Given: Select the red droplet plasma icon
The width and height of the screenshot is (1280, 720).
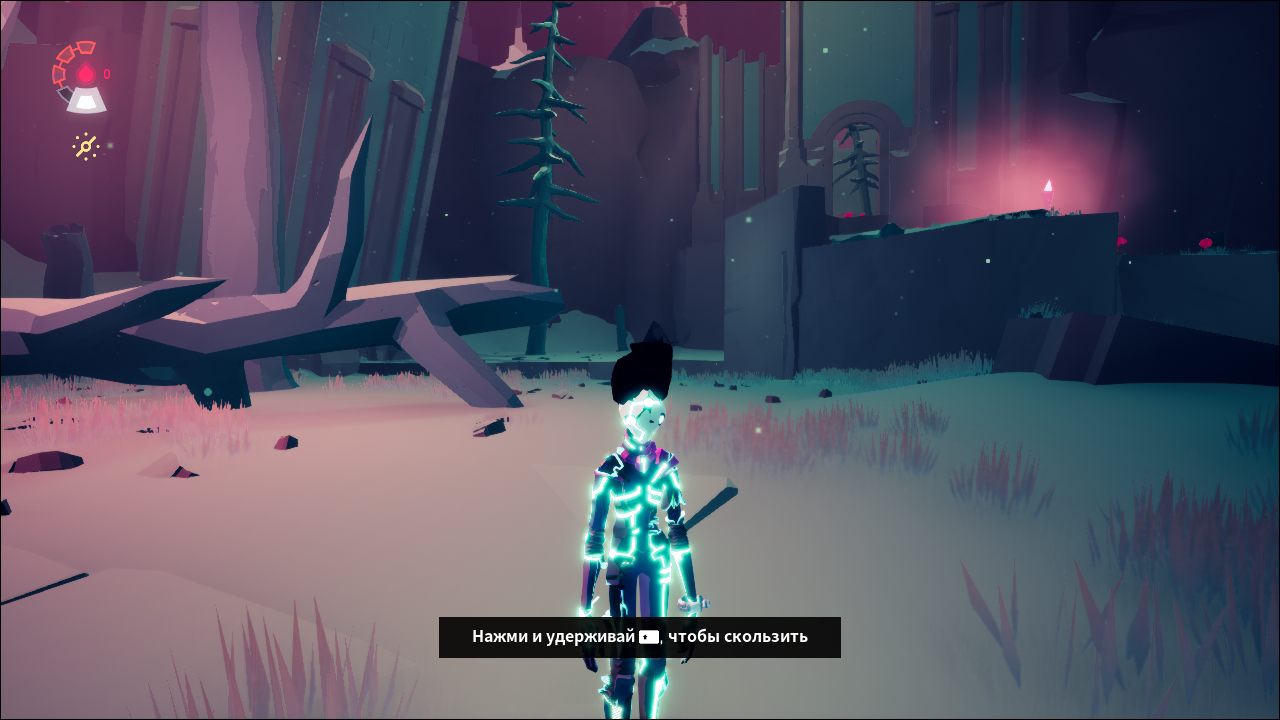Looking at the screenshot, I should pyautogui.click(x=86, y=73).
